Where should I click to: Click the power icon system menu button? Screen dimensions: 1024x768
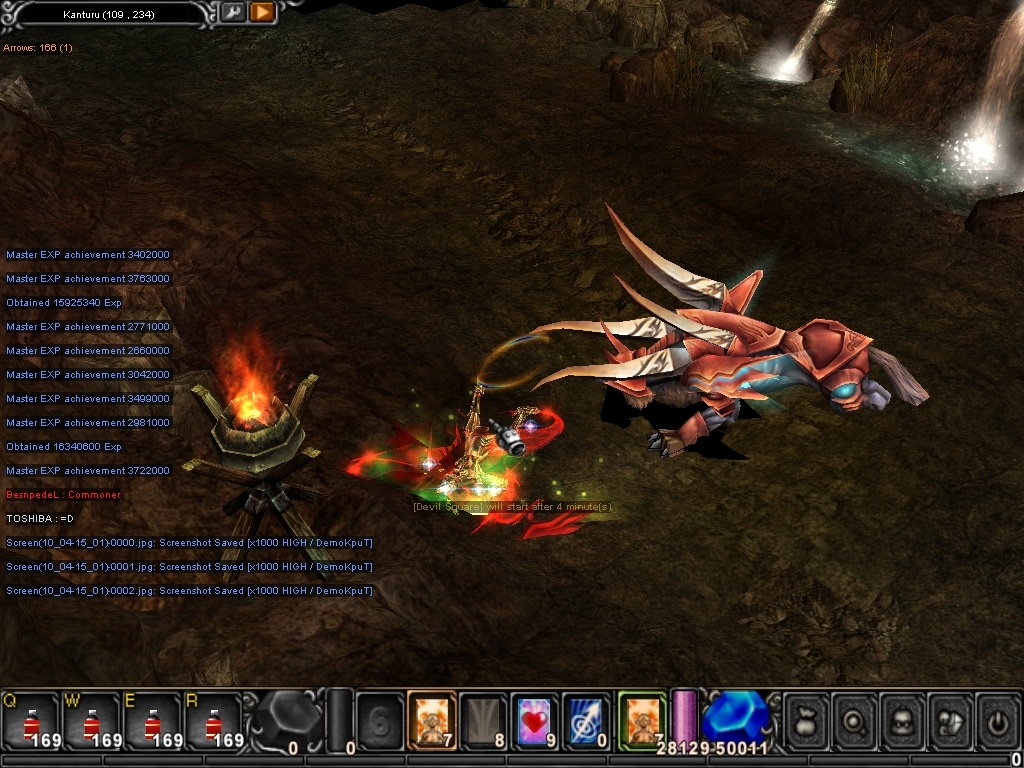click(998, 720)
